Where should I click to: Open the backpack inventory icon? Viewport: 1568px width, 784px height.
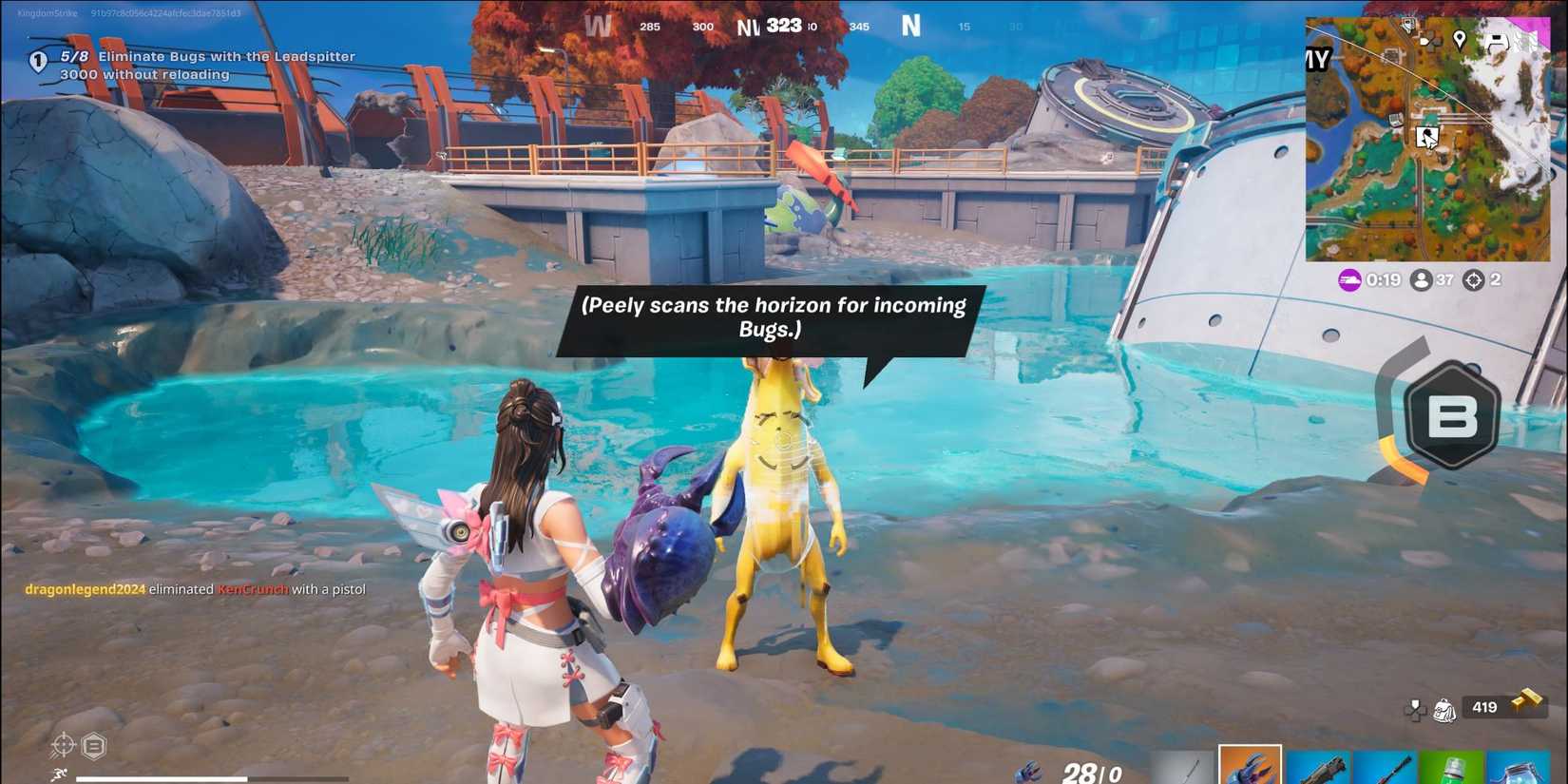coord(1443,711)
